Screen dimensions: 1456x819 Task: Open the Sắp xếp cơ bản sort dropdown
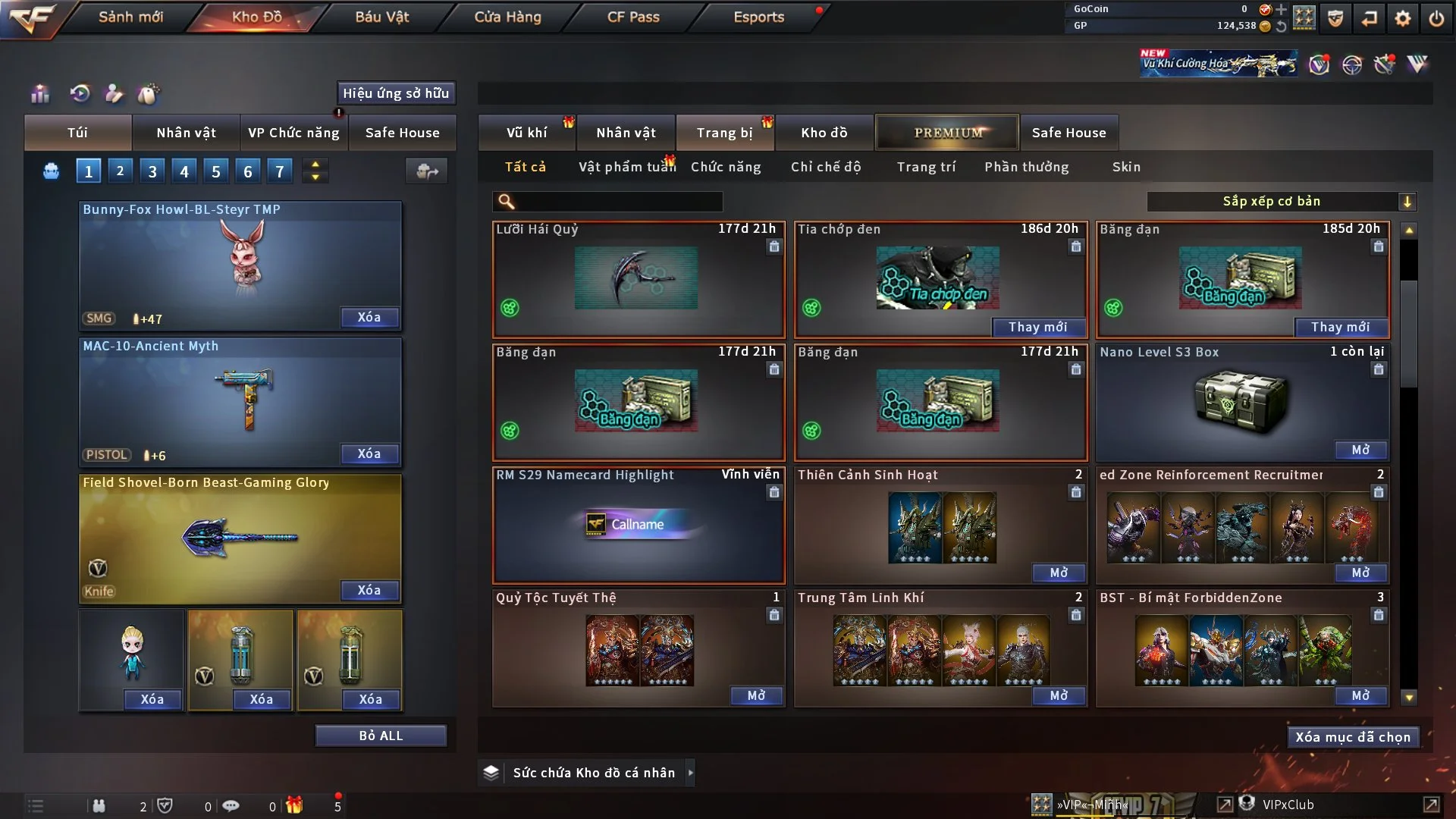1281,202
